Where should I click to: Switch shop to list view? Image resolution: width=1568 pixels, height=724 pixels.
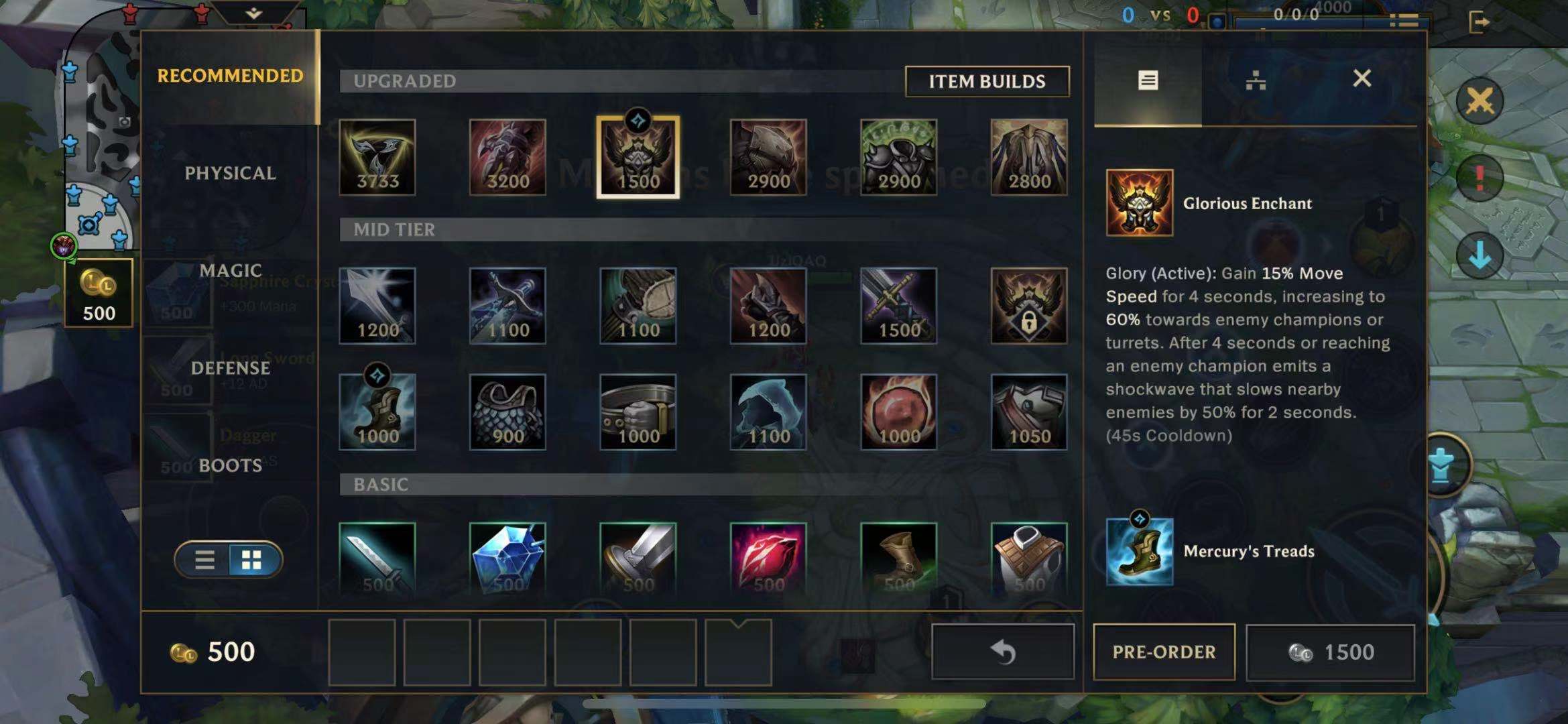[204, 560]
